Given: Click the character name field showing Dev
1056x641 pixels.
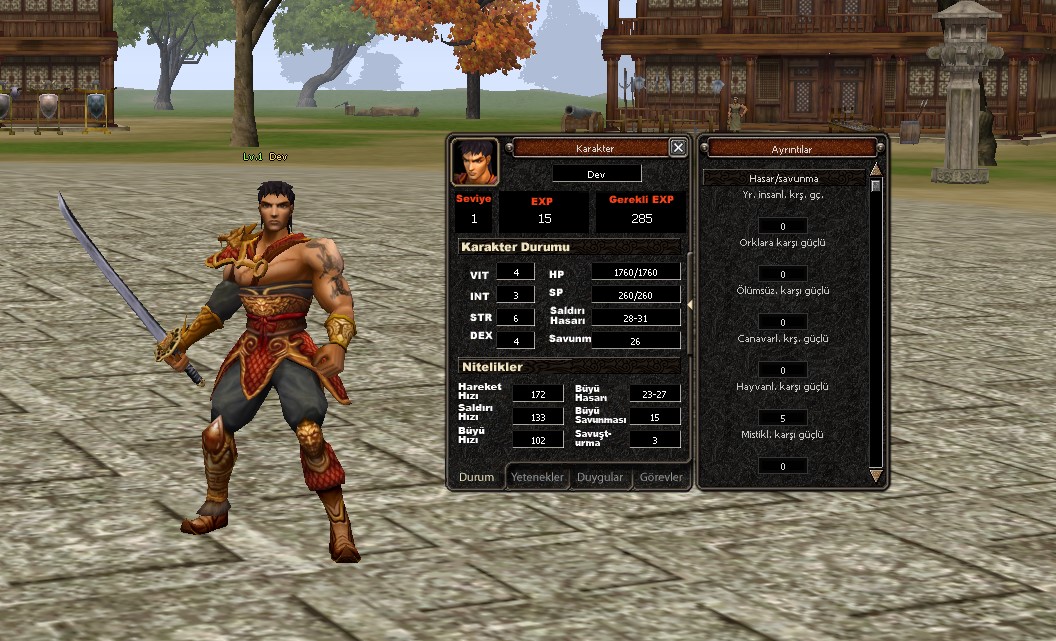Looking at the screenshot, I should coord(596,173).
